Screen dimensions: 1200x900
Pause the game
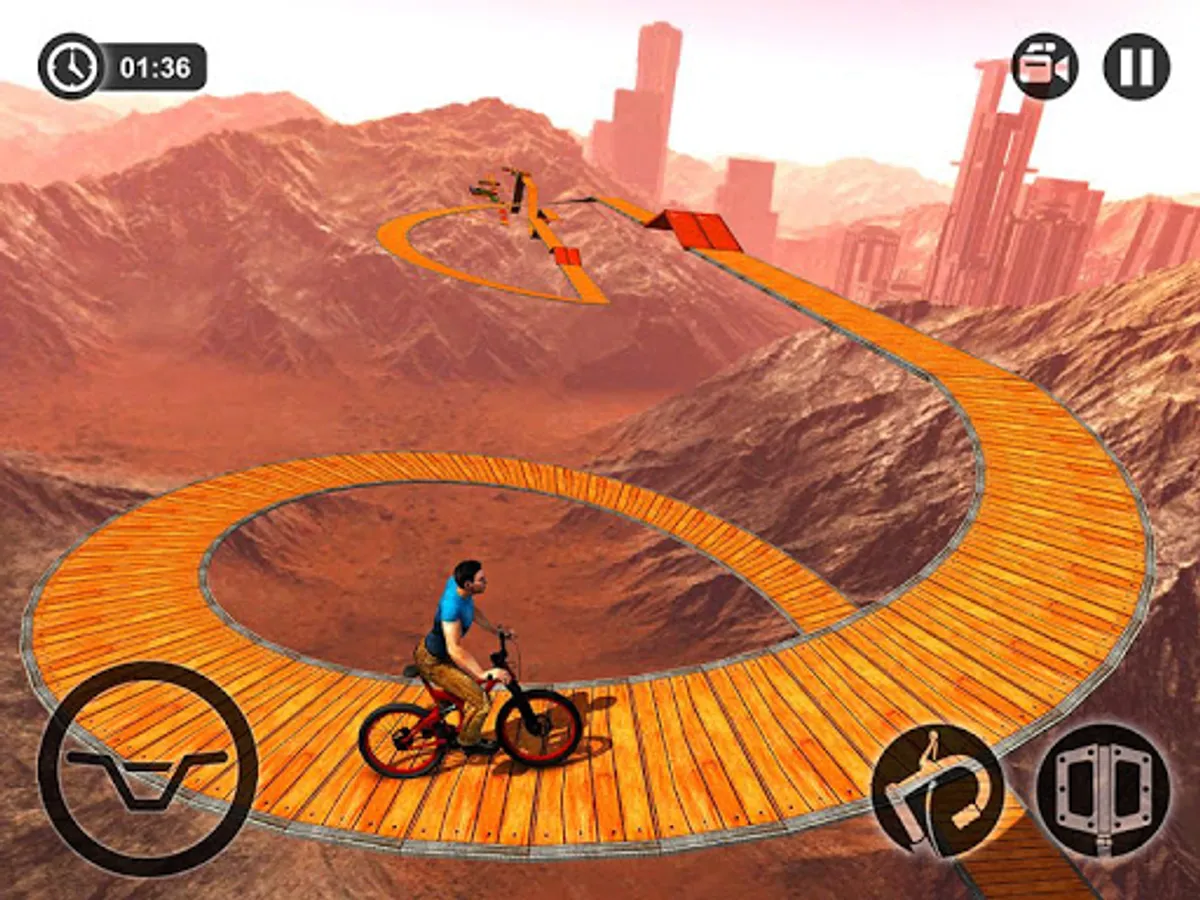[x=1136, y=66]
